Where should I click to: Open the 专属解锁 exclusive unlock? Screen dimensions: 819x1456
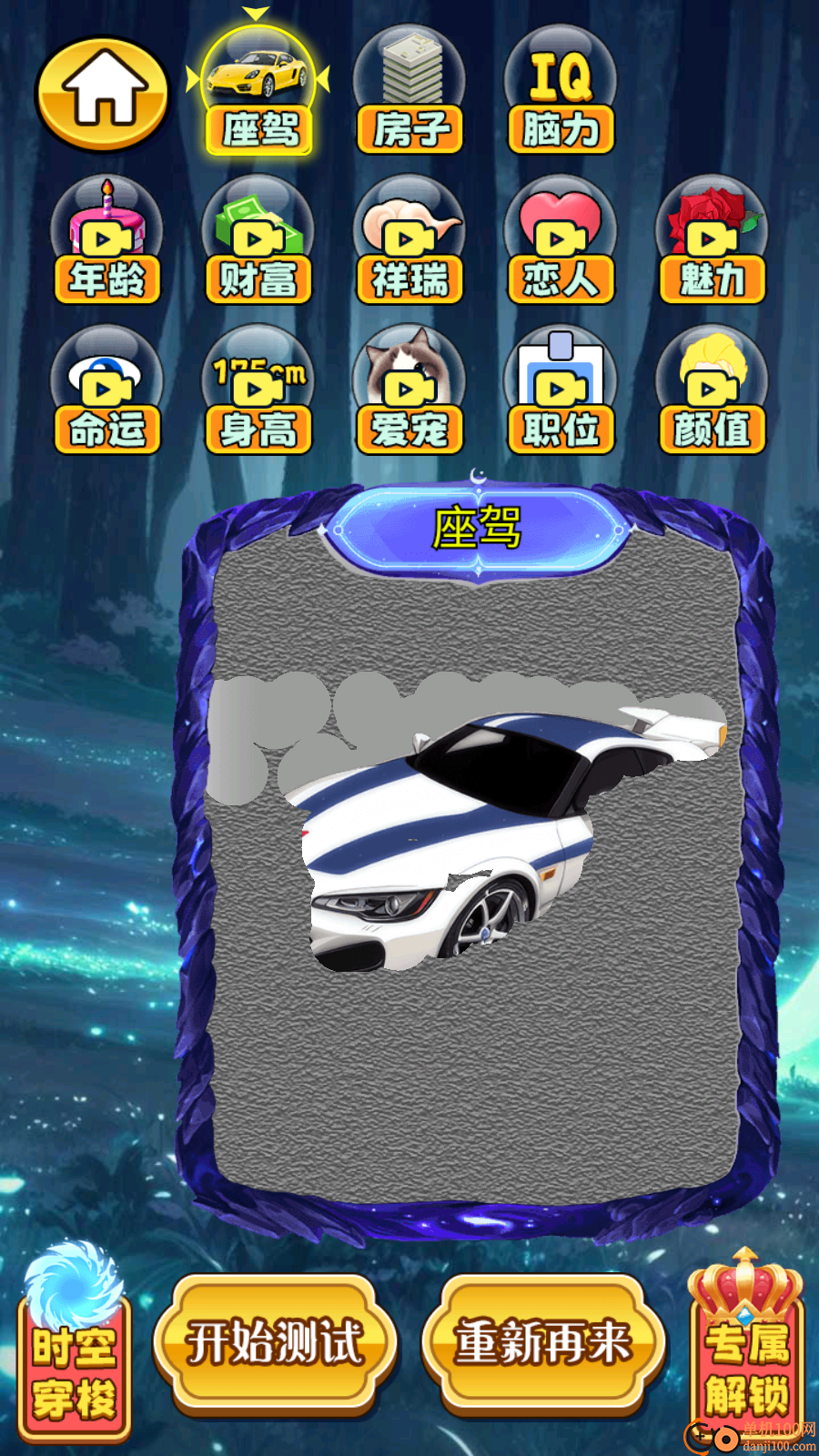746,1356
